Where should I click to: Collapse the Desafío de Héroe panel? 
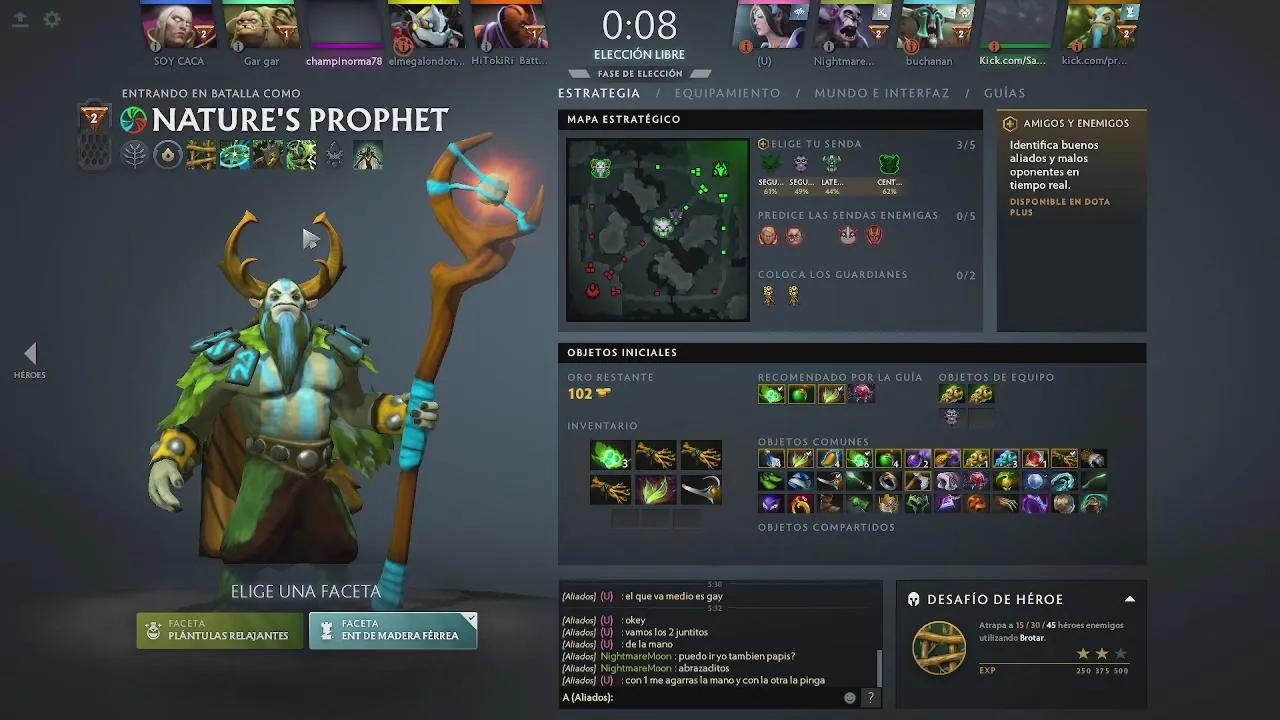pyautogui.click(x=1129, y=599)
